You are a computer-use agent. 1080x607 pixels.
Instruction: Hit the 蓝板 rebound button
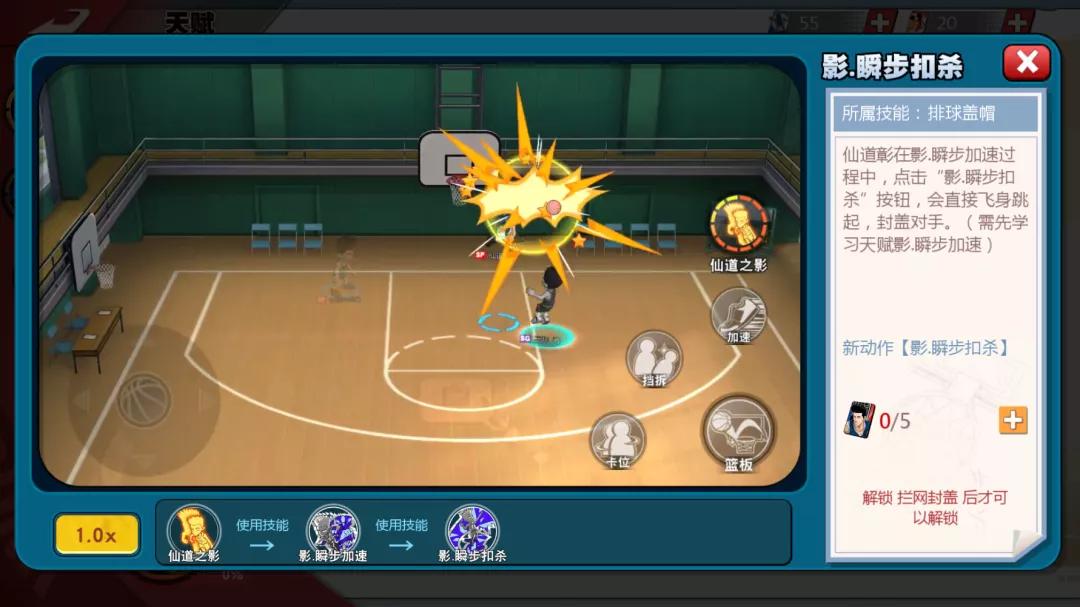pos(738,430)
